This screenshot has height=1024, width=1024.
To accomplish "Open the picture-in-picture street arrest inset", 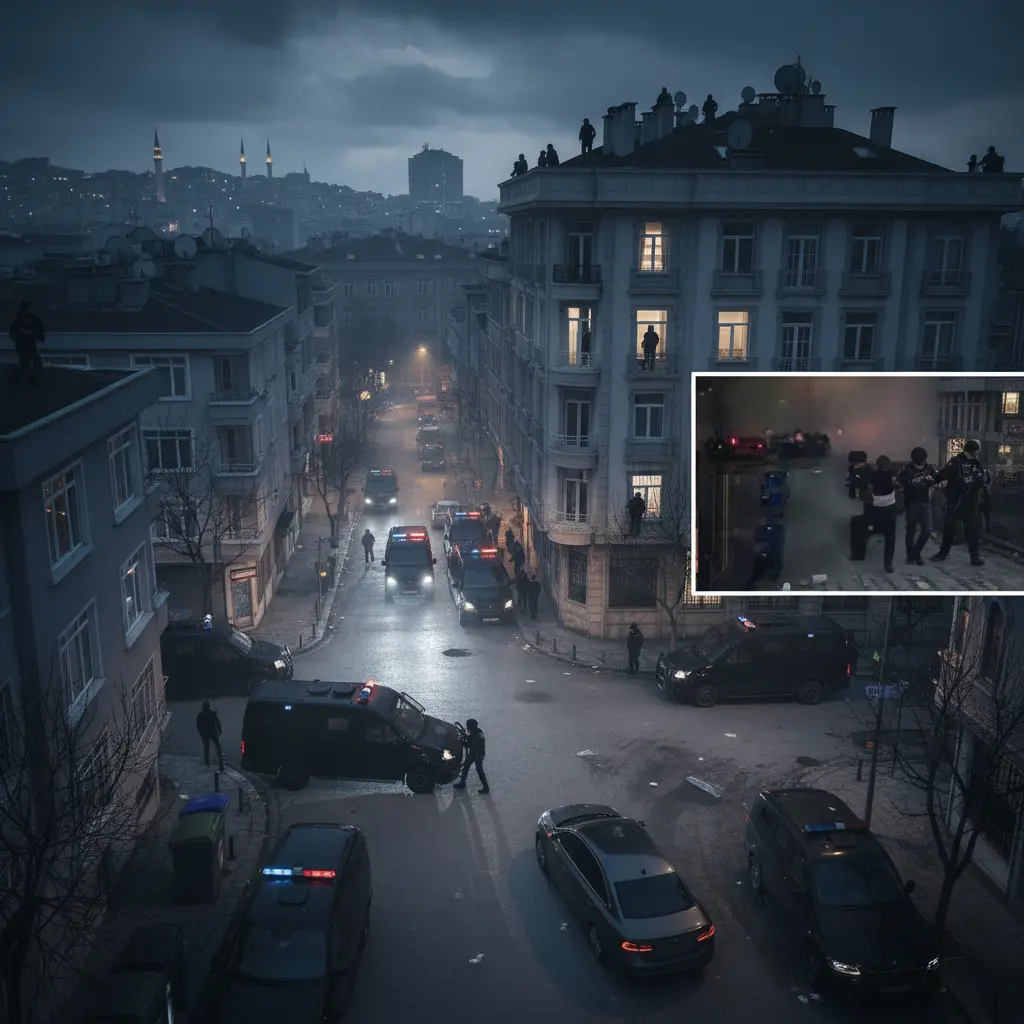I will point(858,484).
